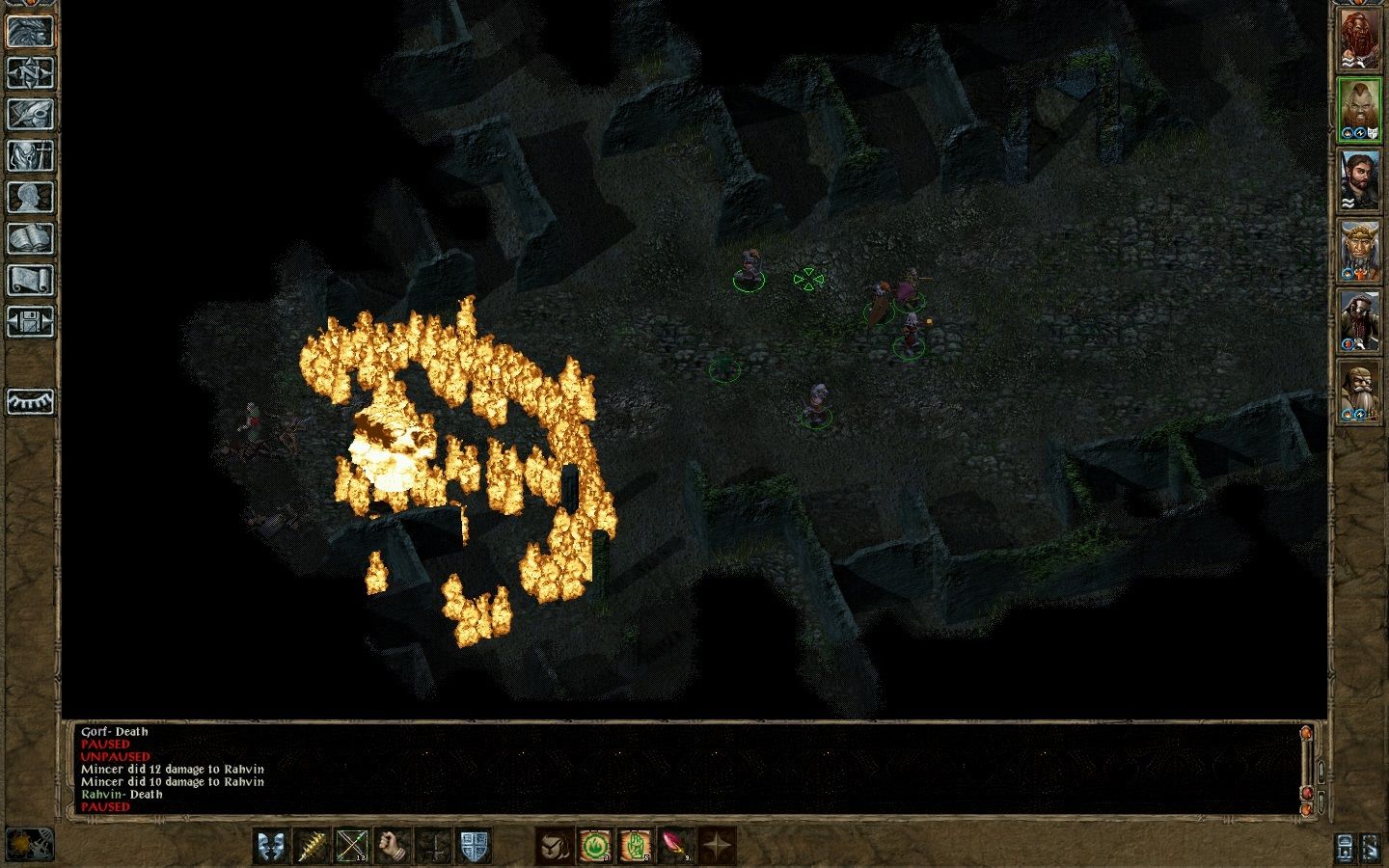Equip the bow and arrow weapon slot
The image size is (1389, 868).
352,846
